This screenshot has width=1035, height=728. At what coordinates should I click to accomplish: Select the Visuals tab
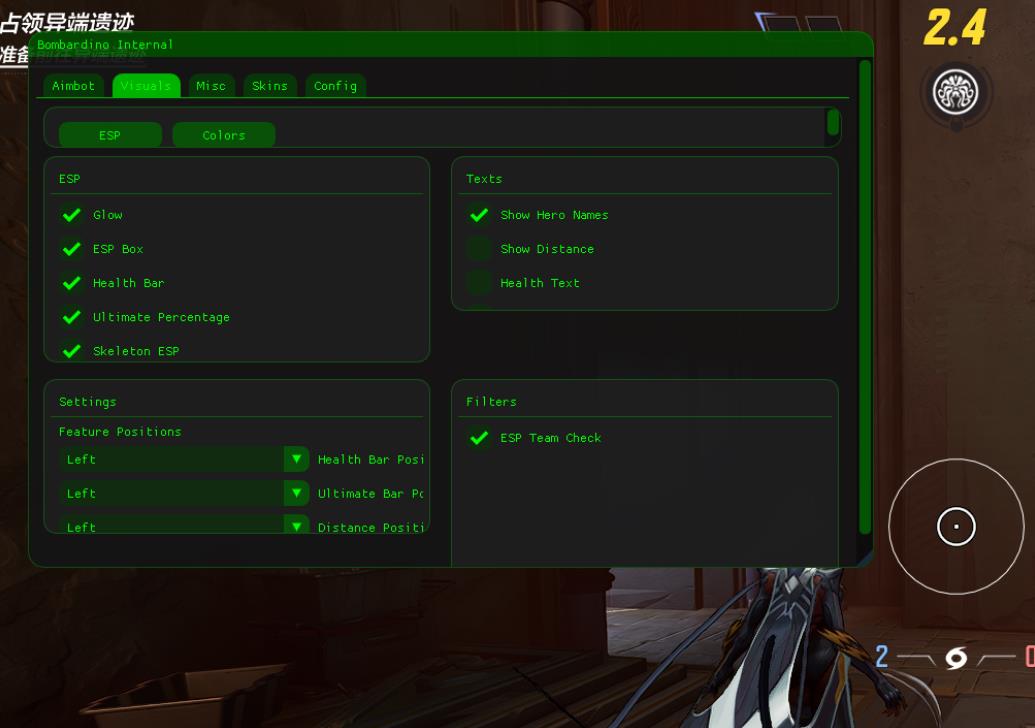146,86
